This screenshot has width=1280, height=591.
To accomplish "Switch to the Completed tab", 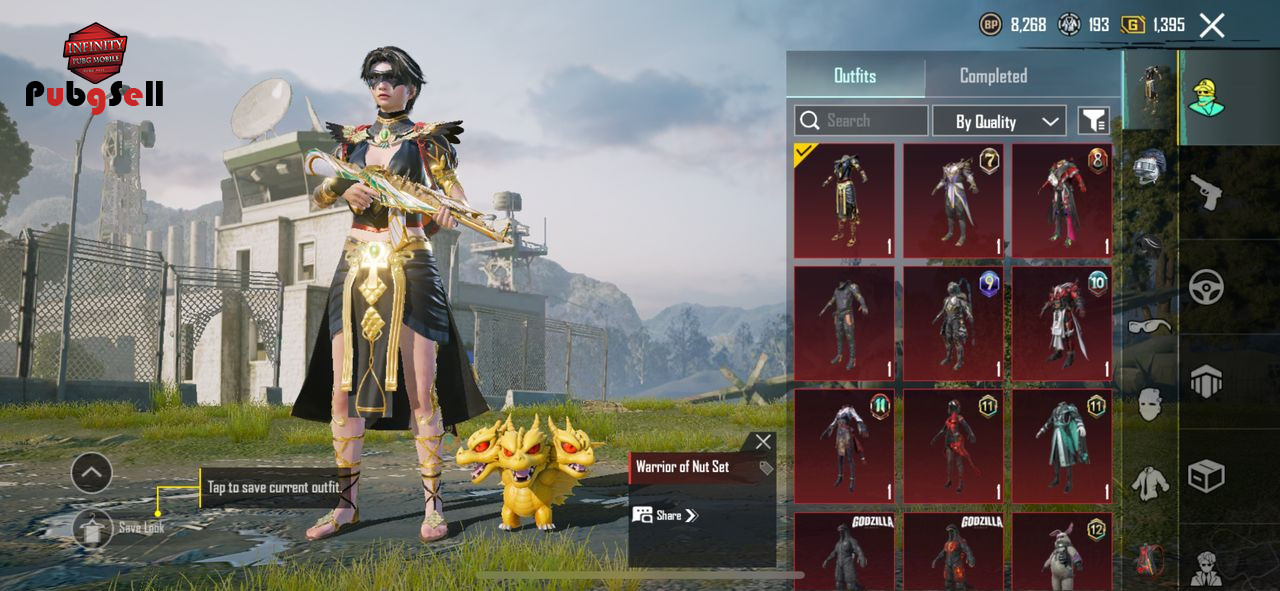I will [x=993, y=76].
